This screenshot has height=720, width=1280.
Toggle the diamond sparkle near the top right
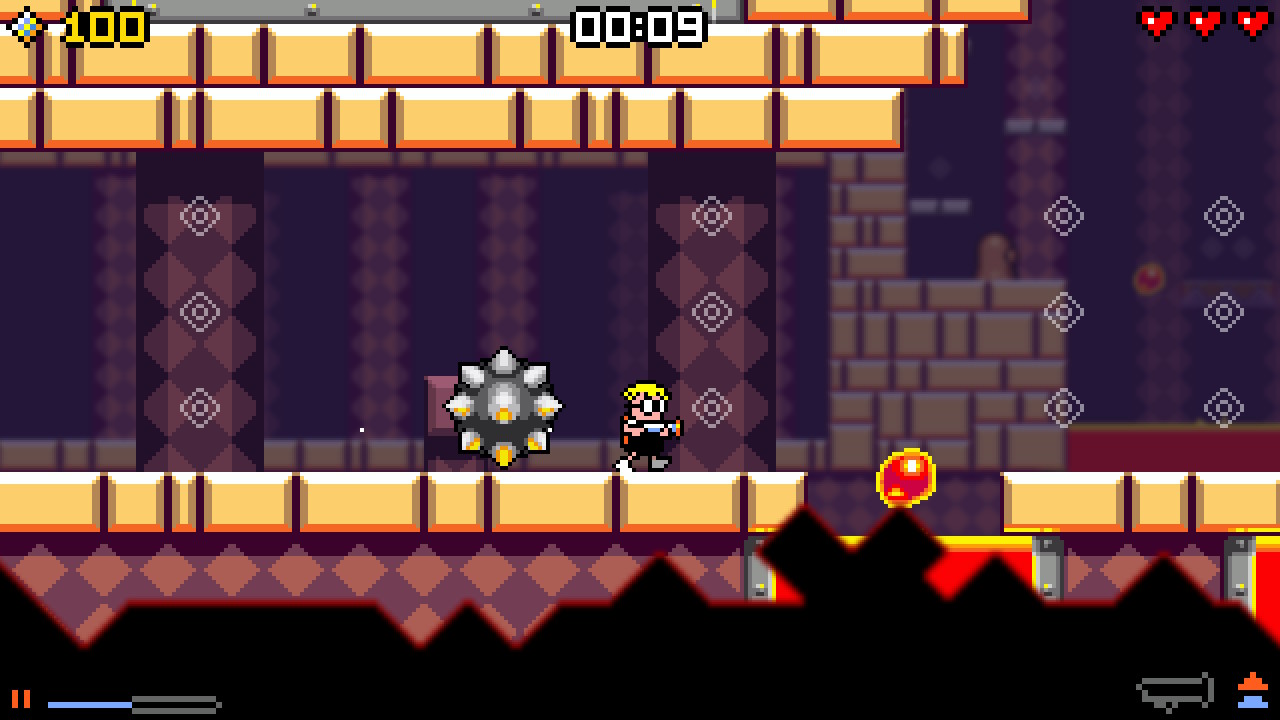[x=1224, y=214]
